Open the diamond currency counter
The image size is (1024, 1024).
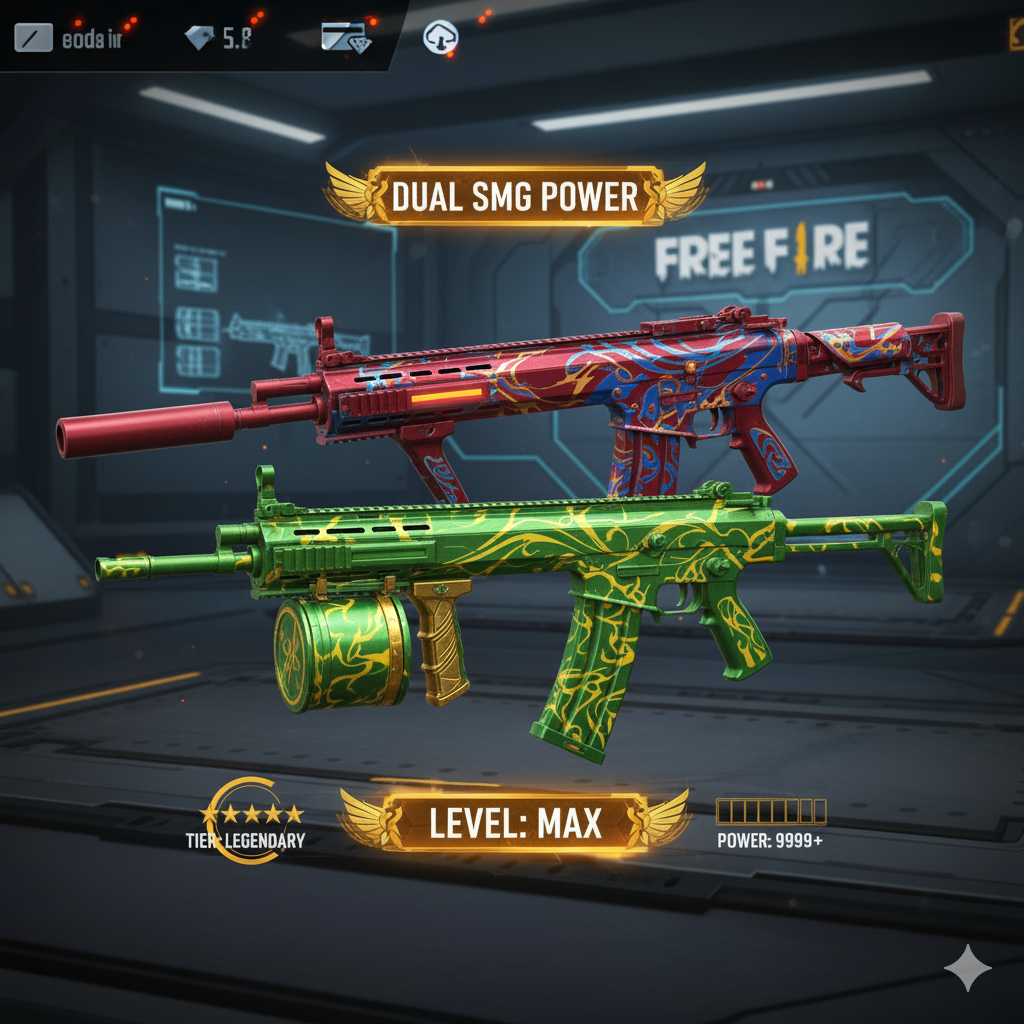[218, 39]
